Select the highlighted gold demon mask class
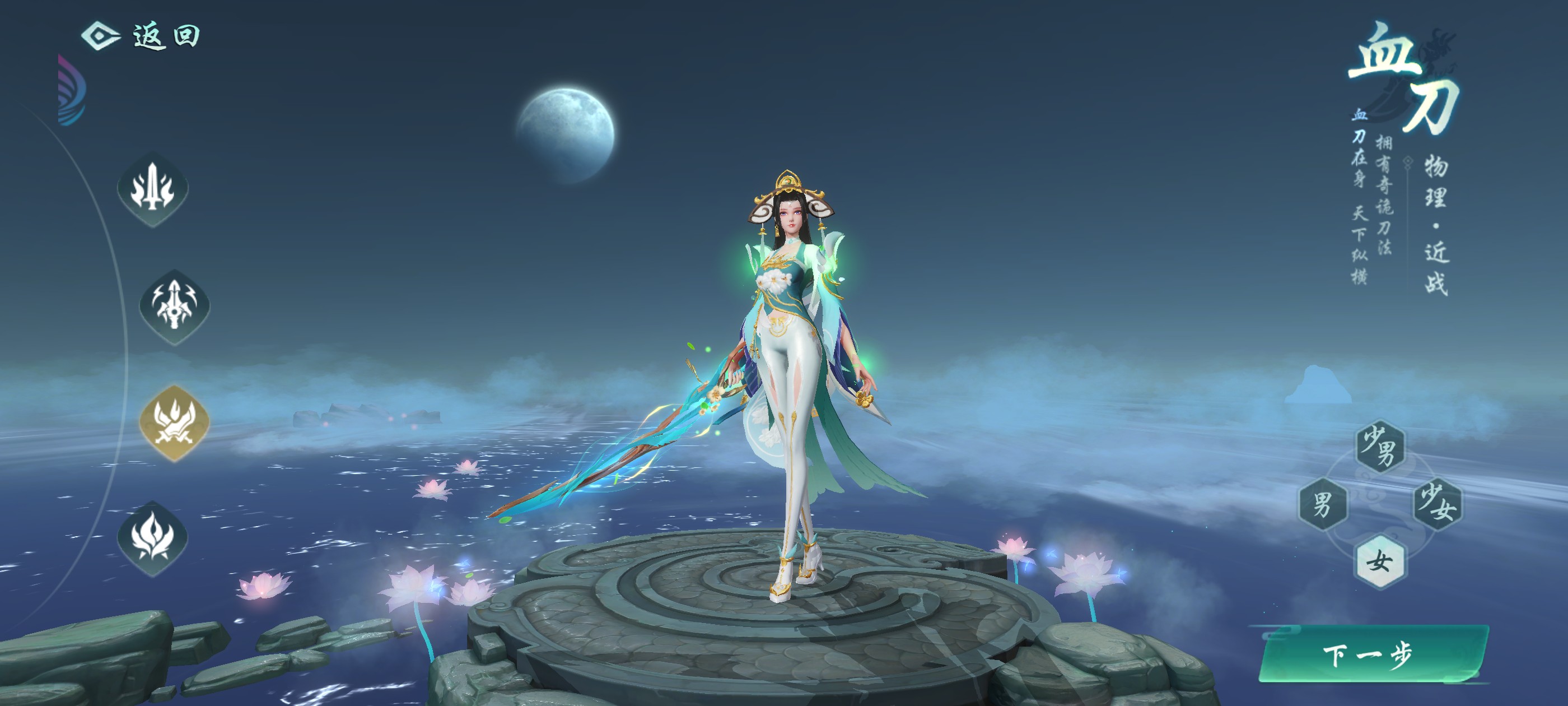This screenshot has width=1568, height=706. [175, 422]
